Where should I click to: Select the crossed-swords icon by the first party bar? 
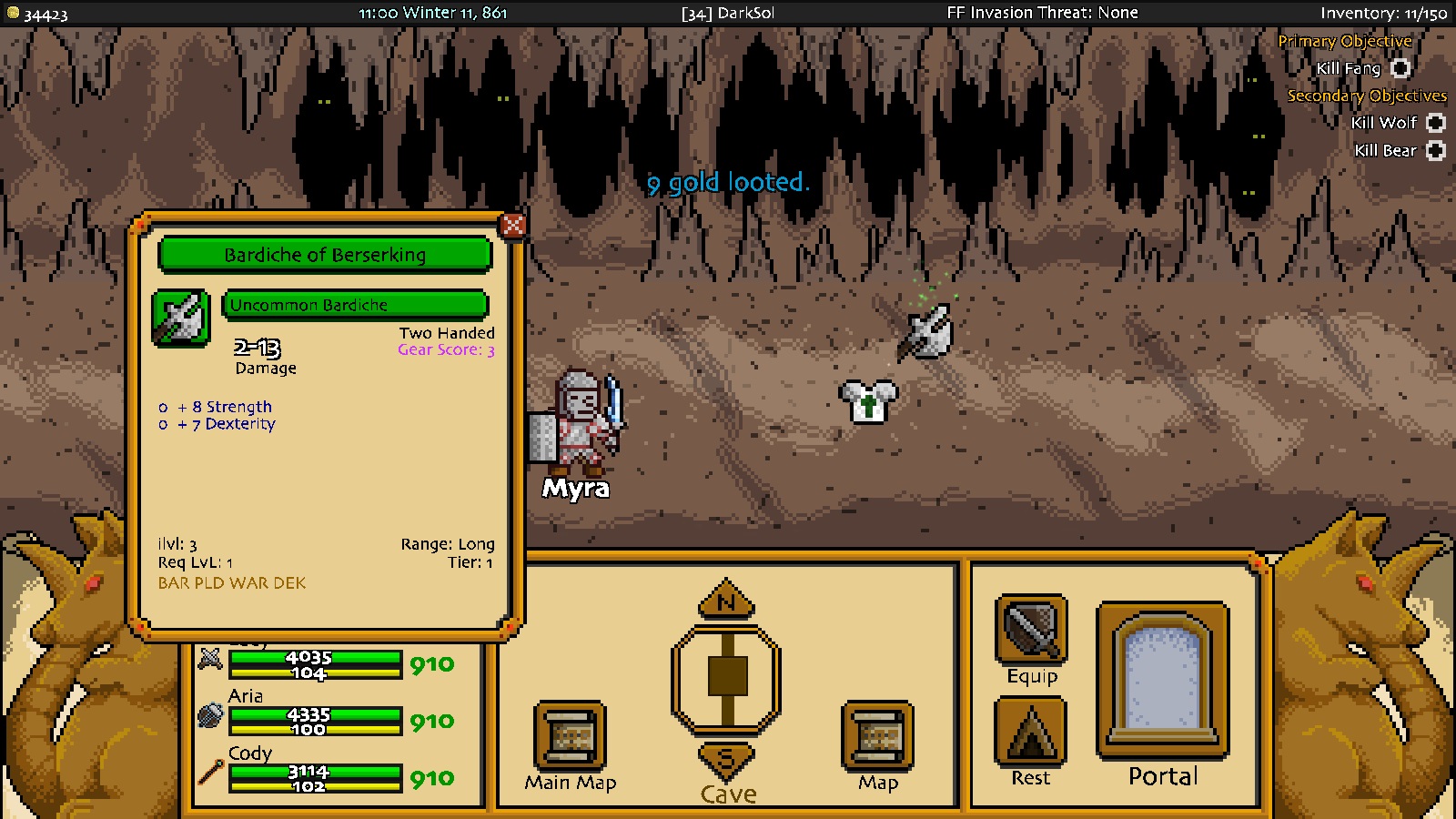210,658
